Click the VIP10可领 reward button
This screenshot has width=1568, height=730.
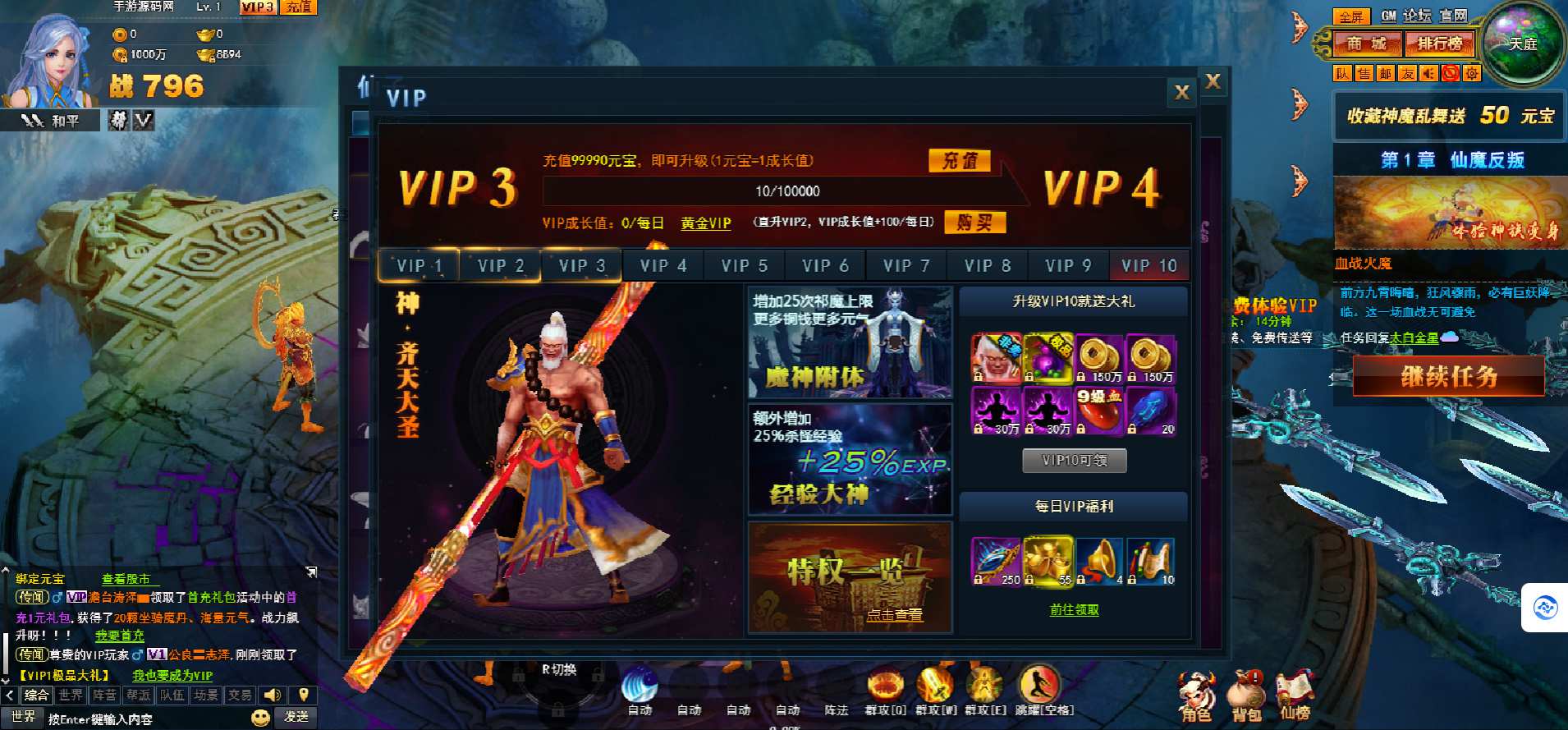[1074, 461]
